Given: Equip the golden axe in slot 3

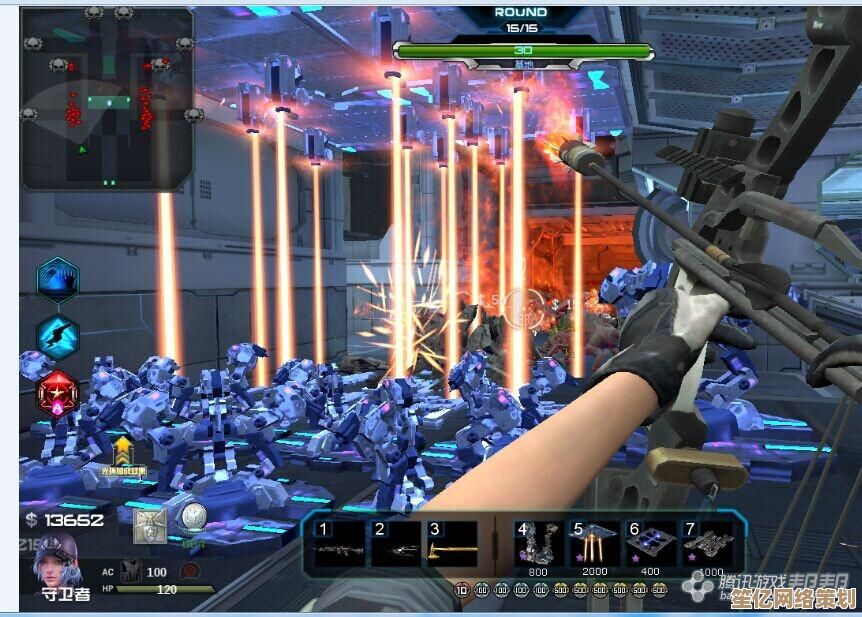Looking at the screenshot, I should coord(450,545).
